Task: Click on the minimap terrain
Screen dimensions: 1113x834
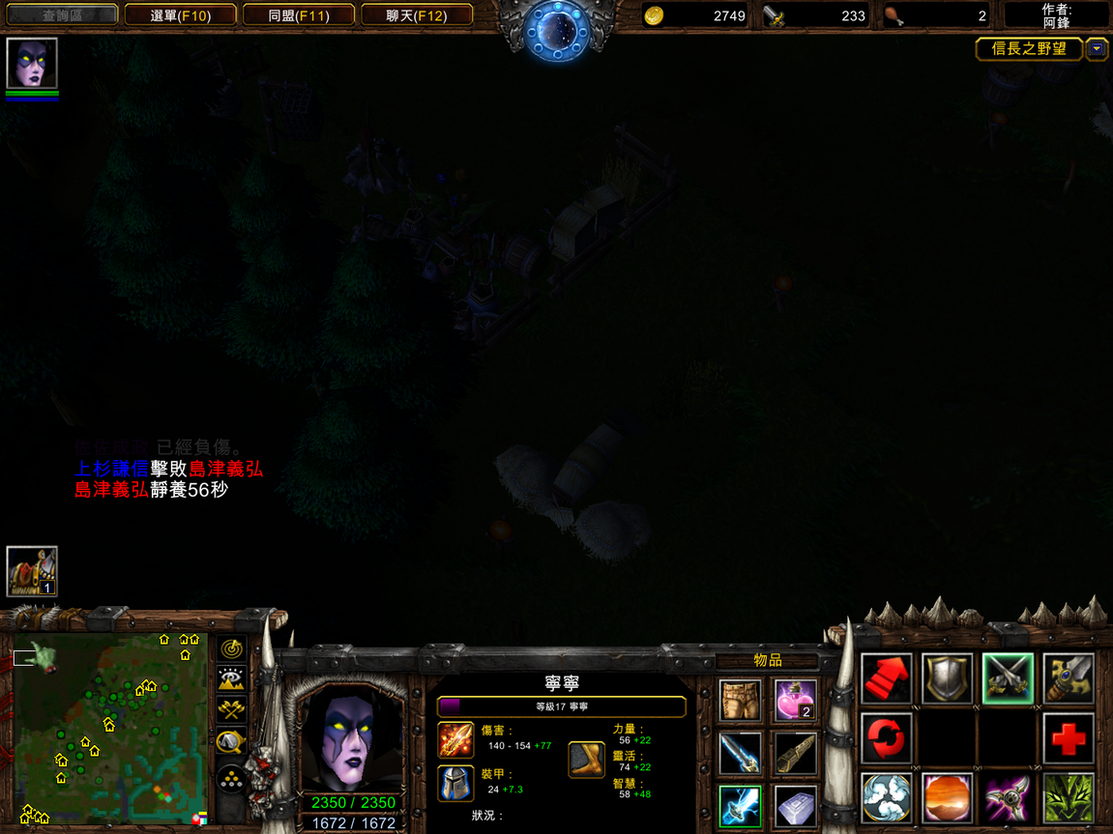Action: [108, 728]
